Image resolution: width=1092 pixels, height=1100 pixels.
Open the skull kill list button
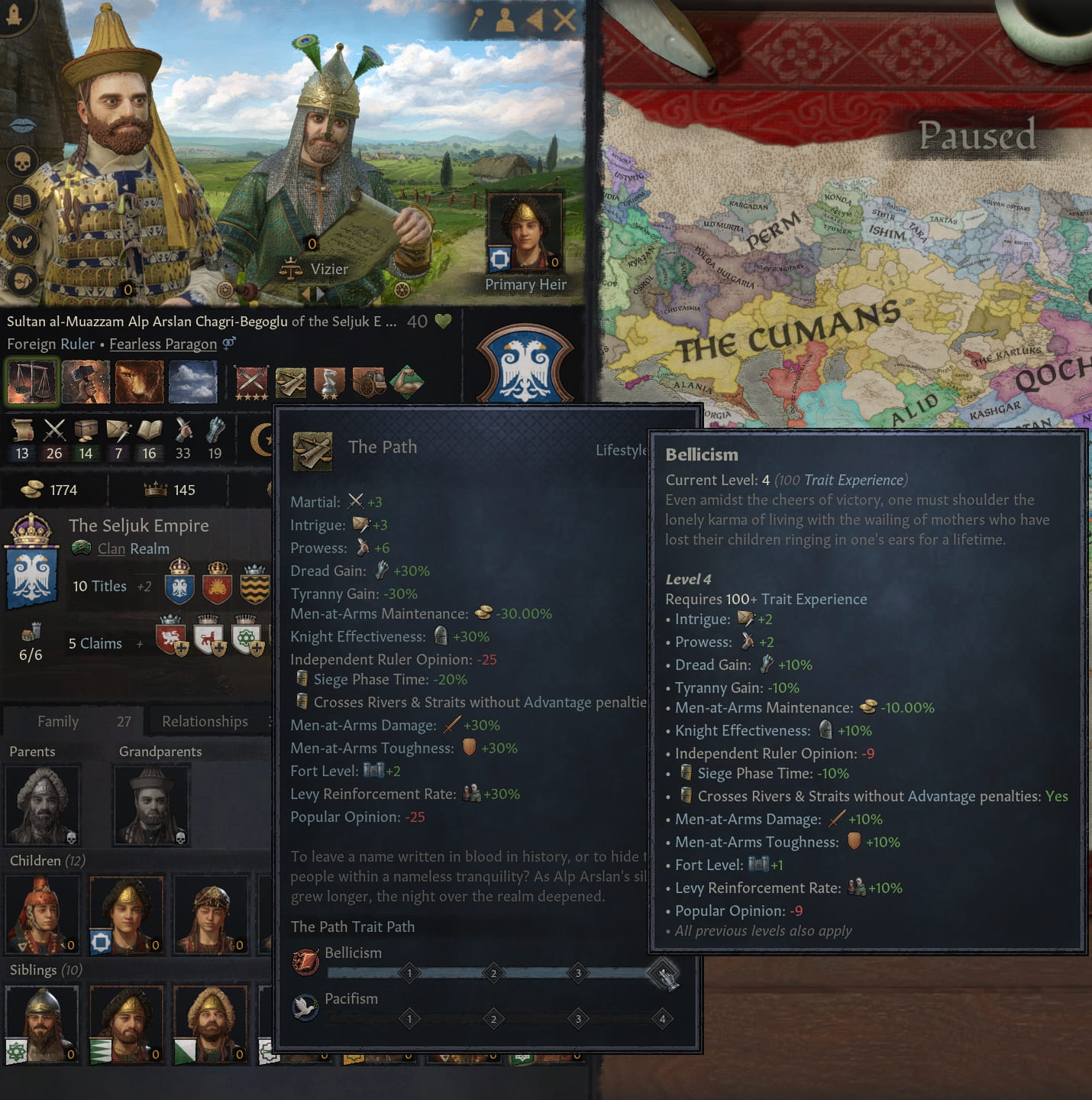(x=22, y=162)
